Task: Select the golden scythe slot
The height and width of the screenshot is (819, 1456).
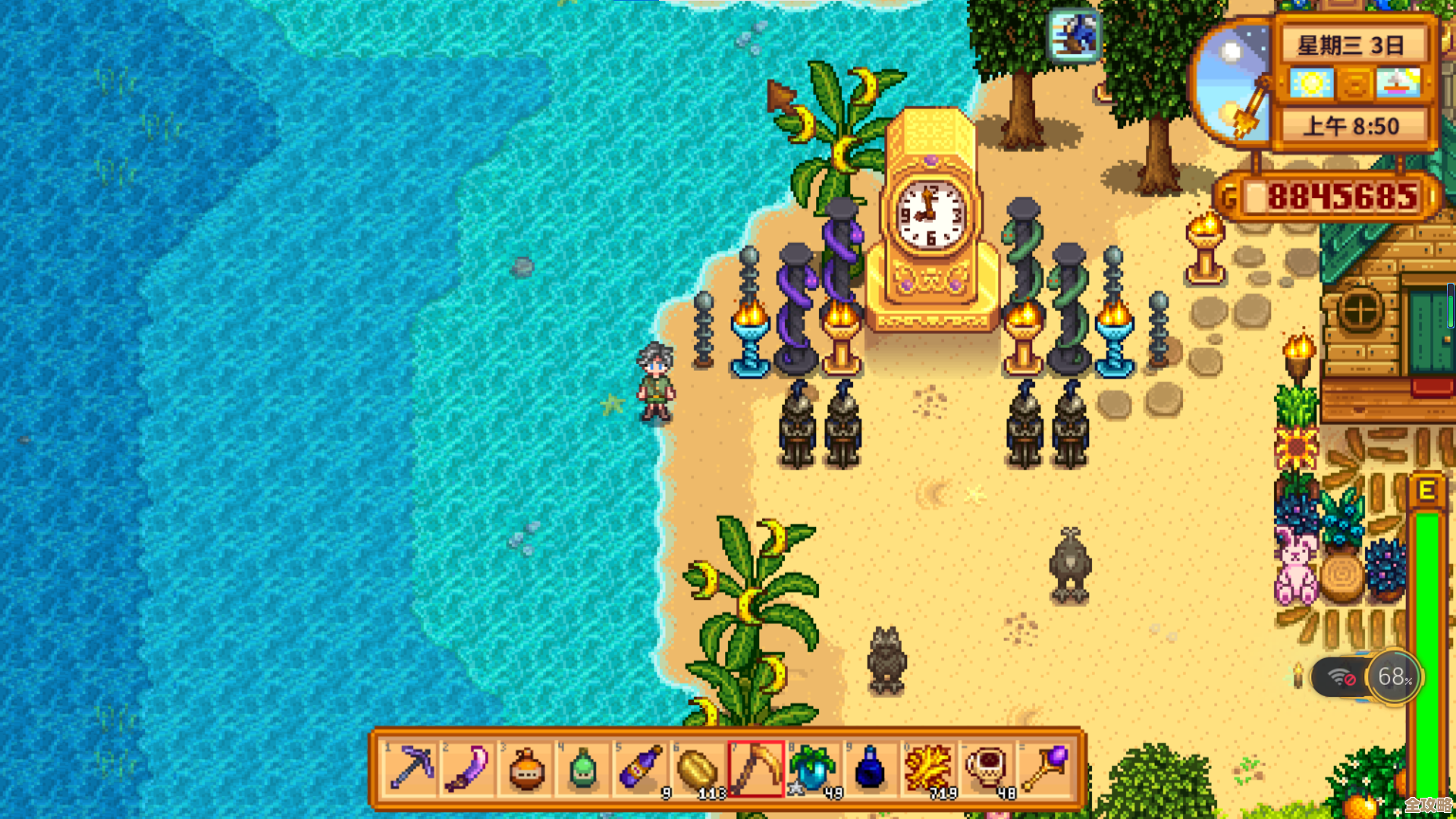Action: coord(756,768)
